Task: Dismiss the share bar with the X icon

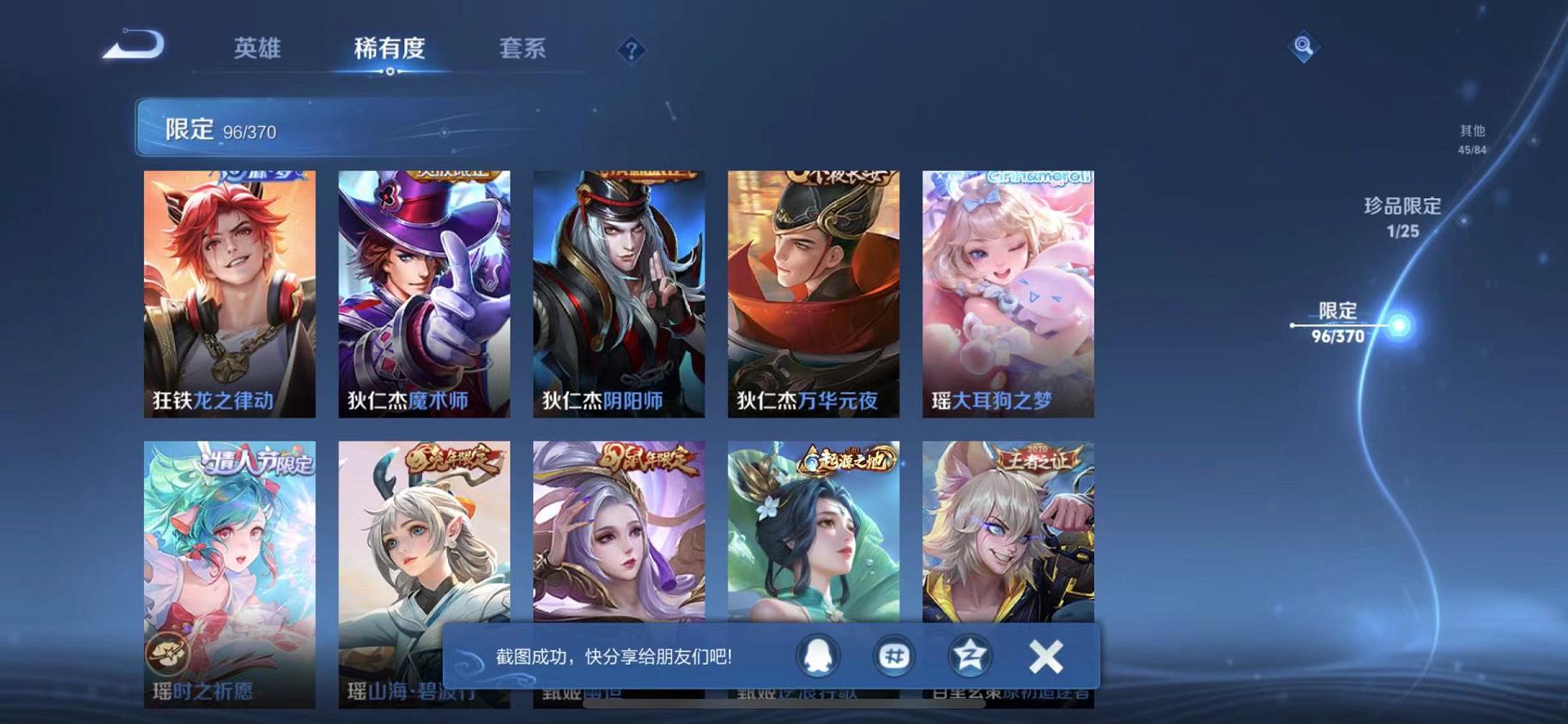Action: [1044, 655]
